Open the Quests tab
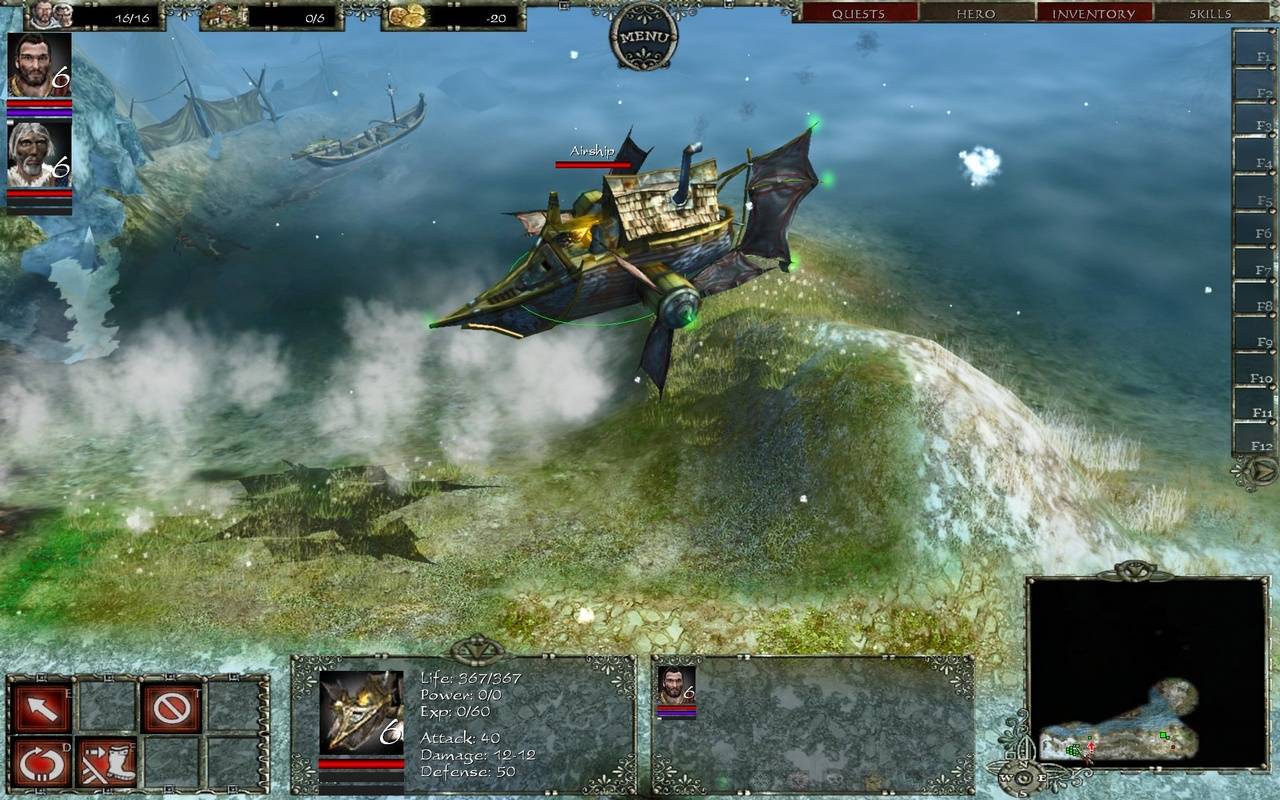Image resolution: width=1280 pixels, height=800 pixels. tap(858, 13)
